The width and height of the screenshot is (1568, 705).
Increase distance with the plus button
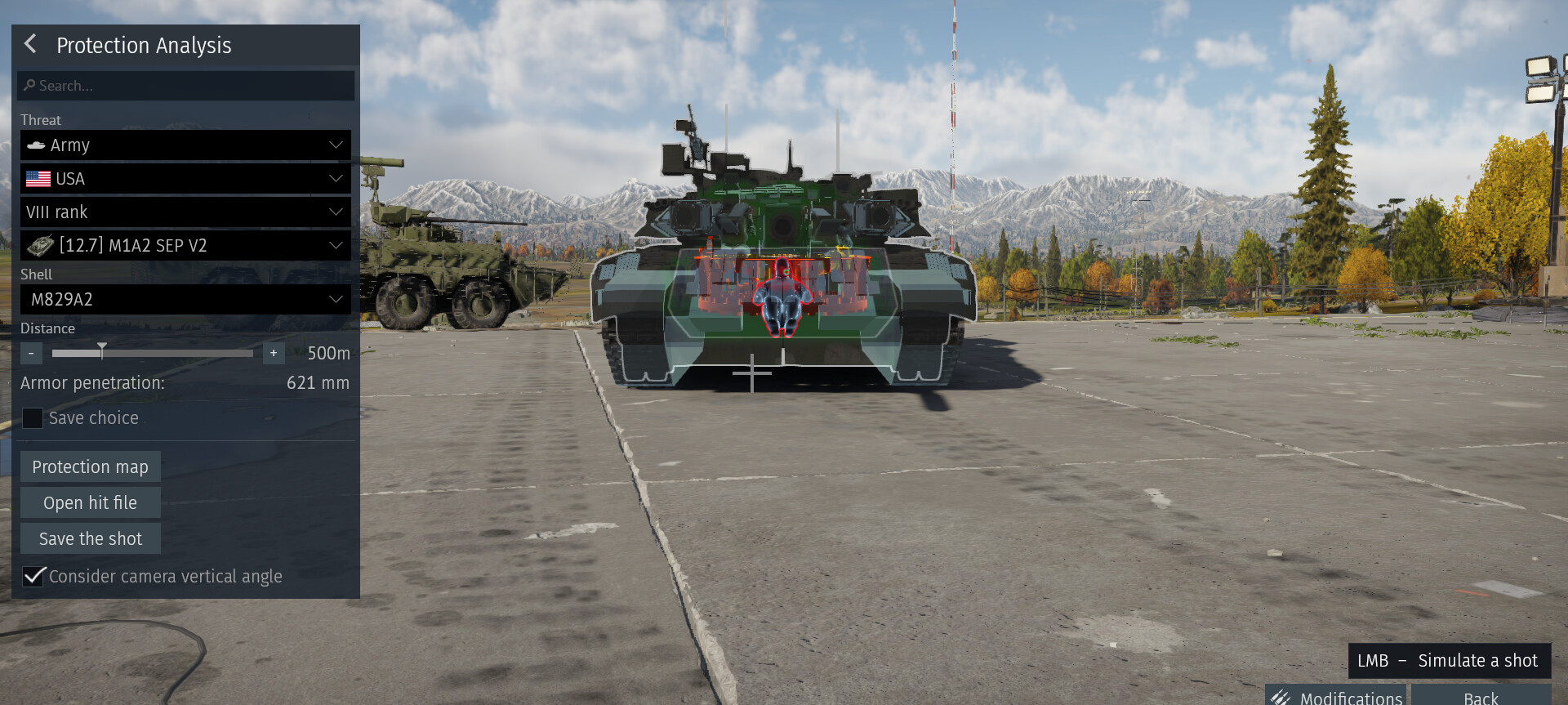point(274,353)
